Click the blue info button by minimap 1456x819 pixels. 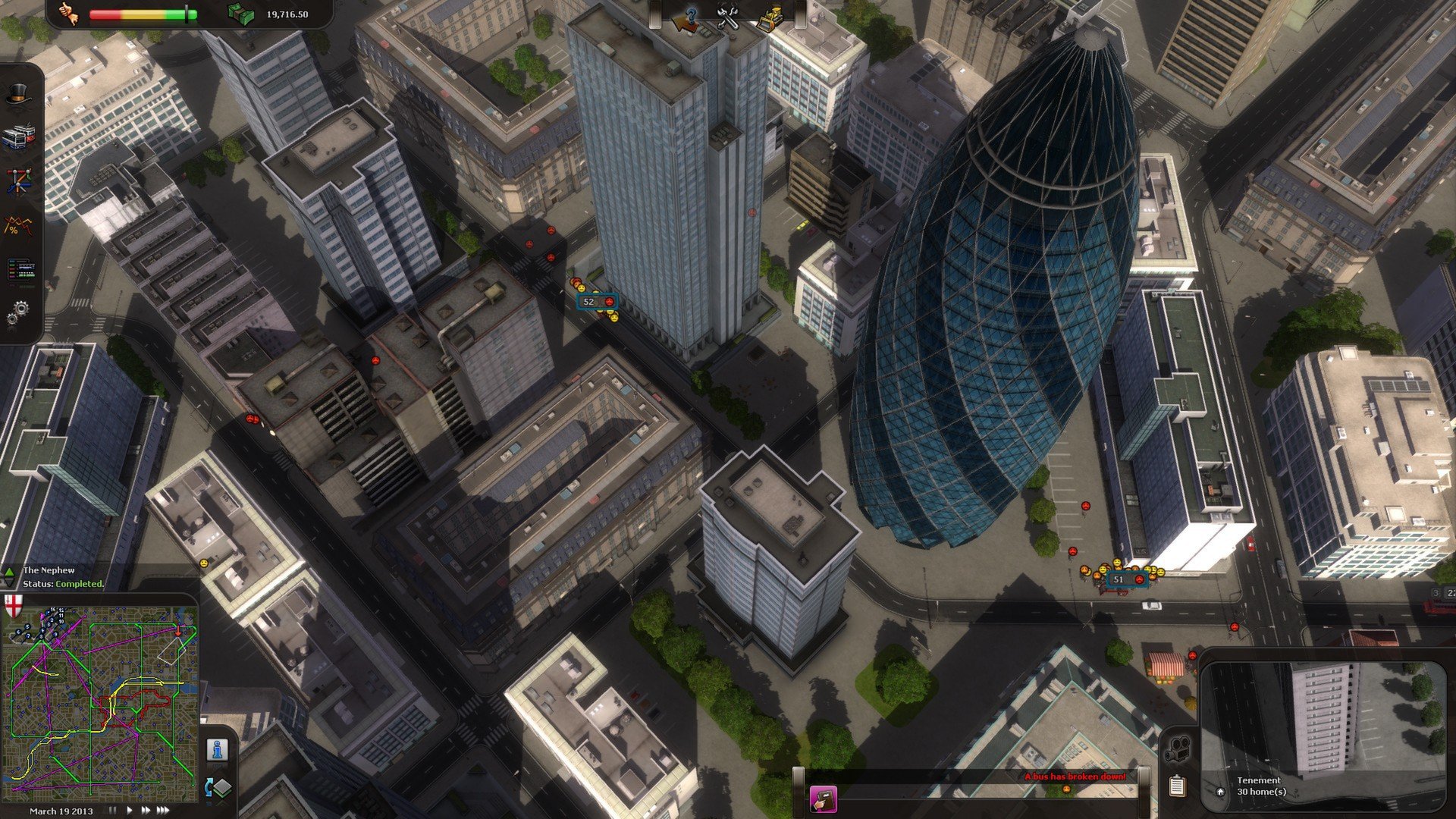218,749
